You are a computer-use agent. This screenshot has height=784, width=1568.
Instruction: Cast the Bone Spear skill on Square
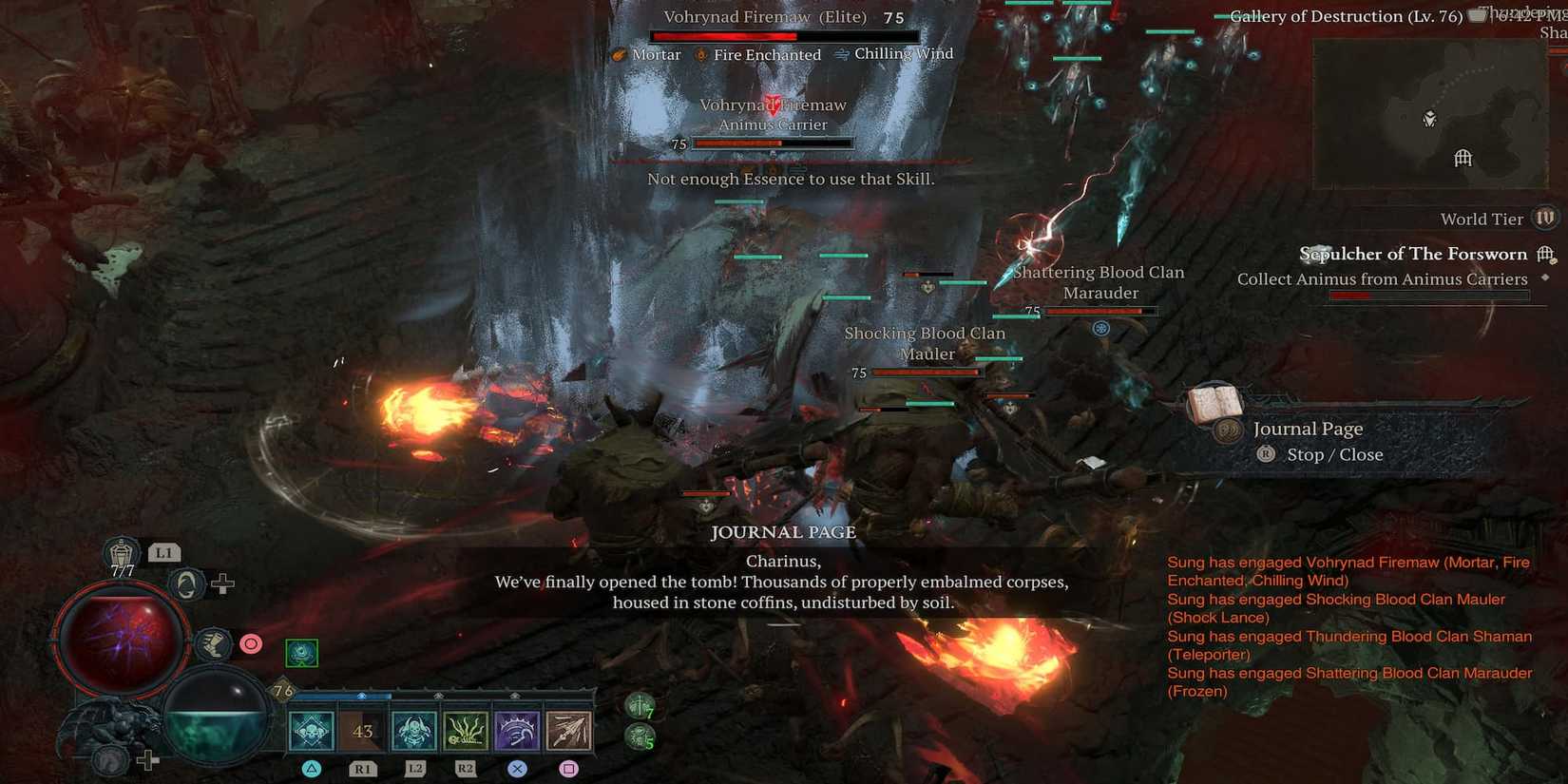[568, 730]
